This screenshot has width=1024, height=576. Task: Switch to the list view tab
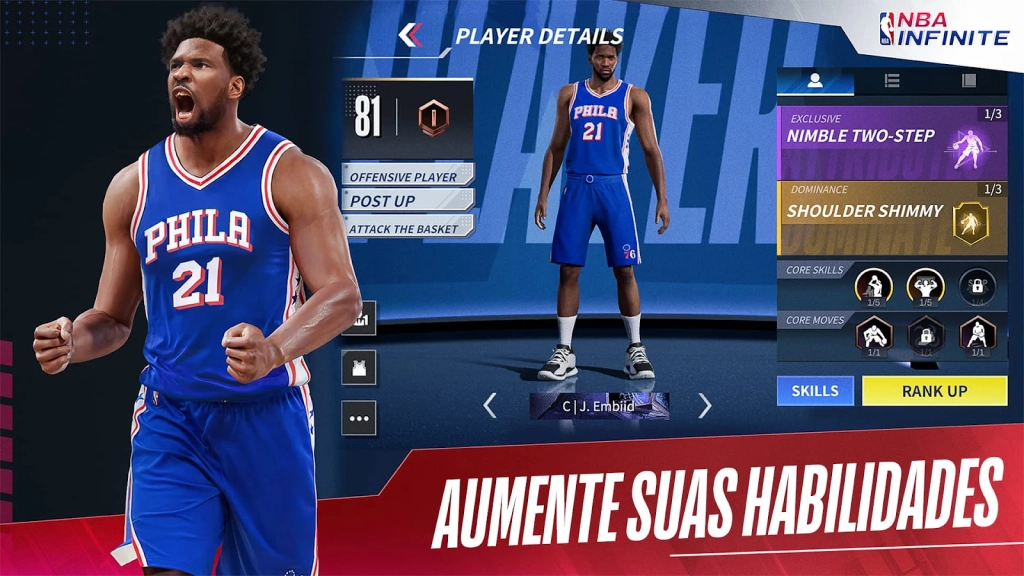pyautogui.click(x=892, y=81)
